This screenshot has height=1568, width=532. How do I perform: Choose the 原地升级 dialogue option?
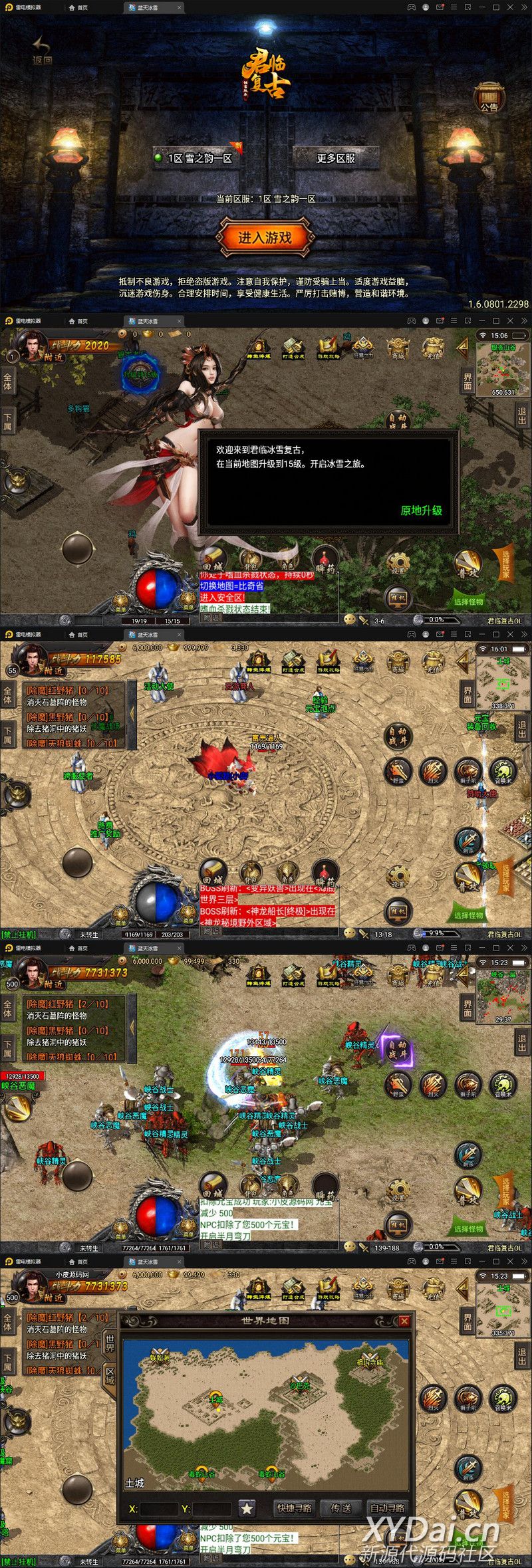click(421, 510)
